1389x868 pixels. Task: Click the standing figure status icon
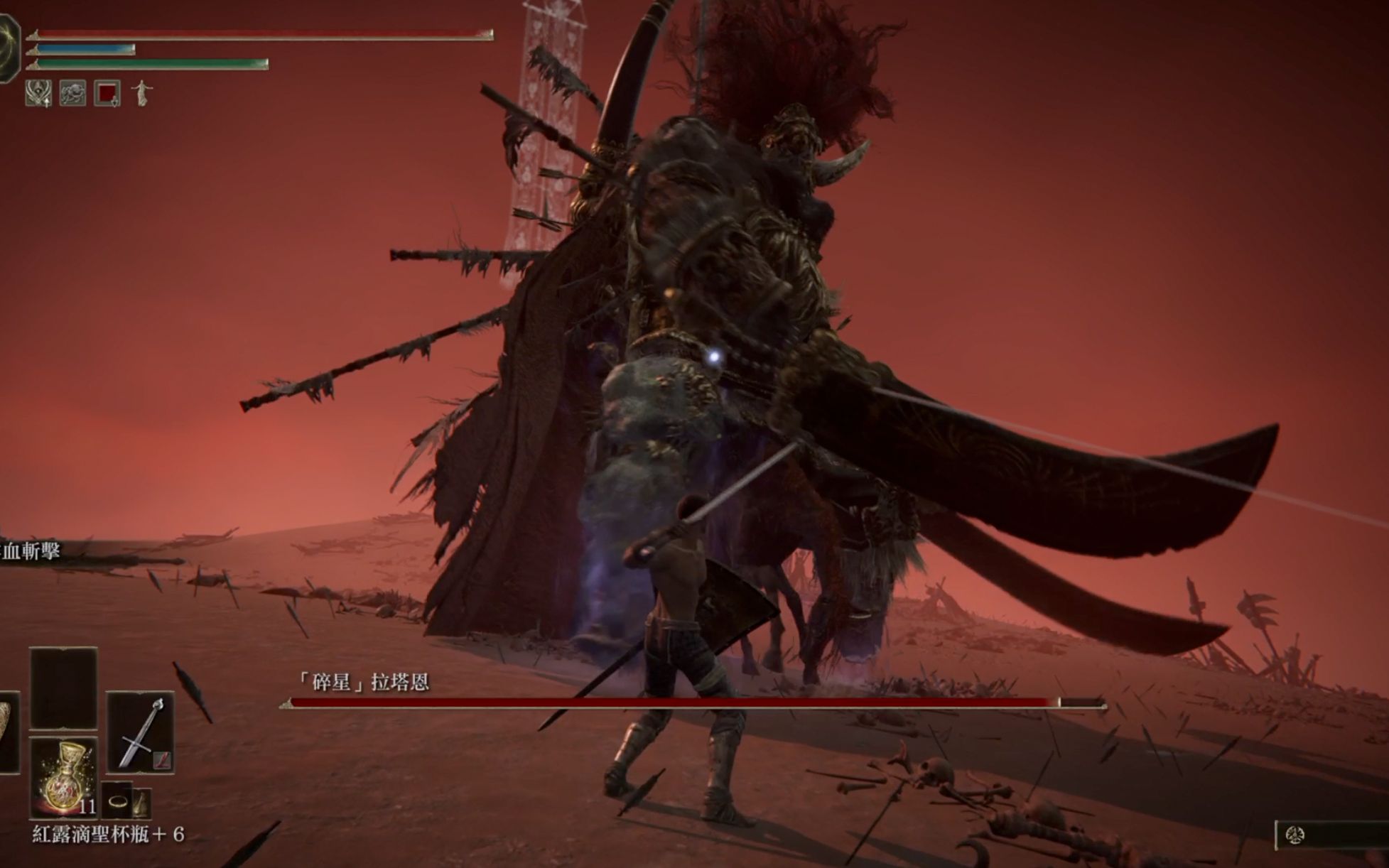(x=142, y=93)
